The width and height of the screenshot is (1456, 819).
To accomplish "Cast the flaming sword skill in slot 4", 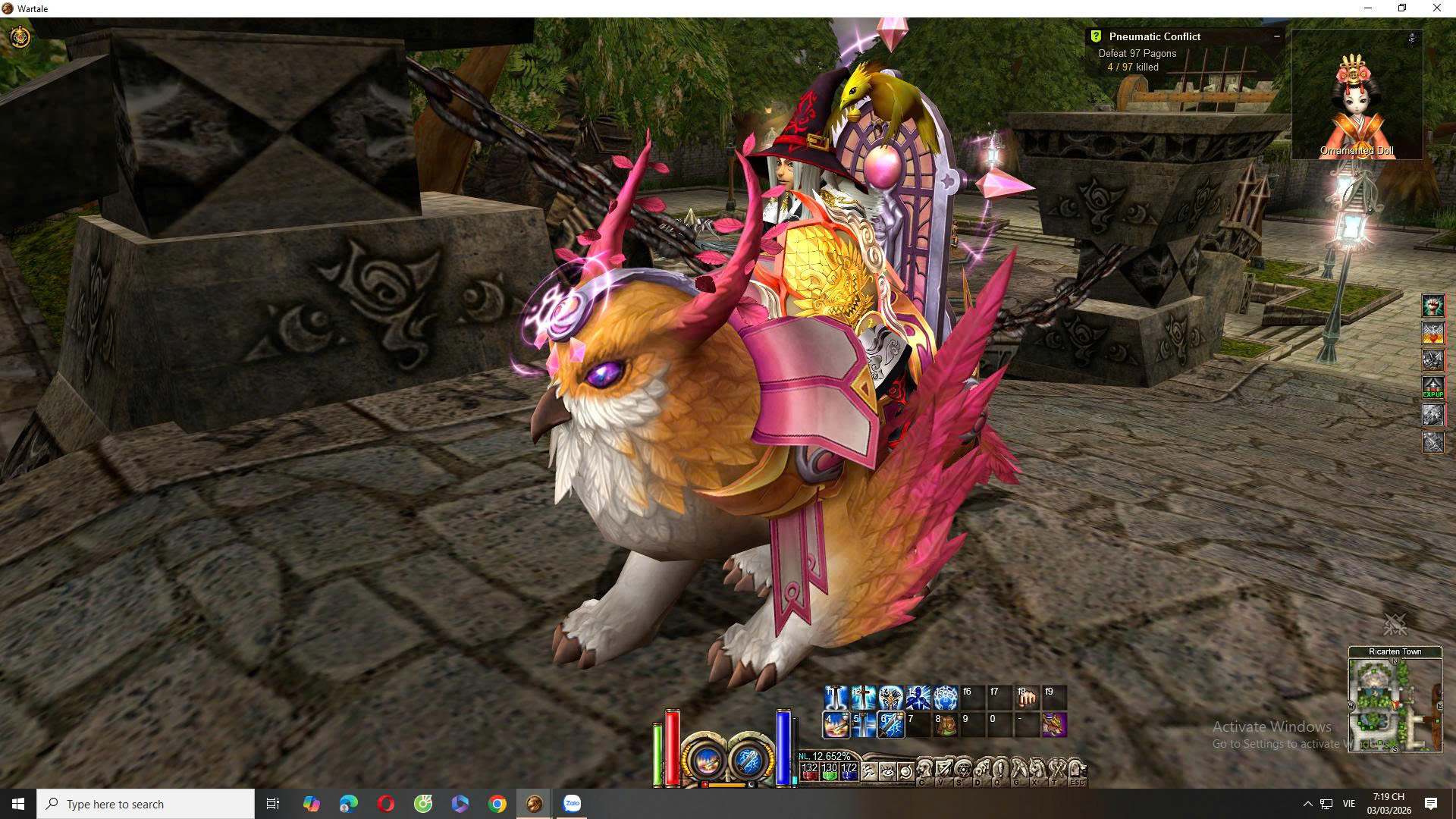I will (836, 725).
